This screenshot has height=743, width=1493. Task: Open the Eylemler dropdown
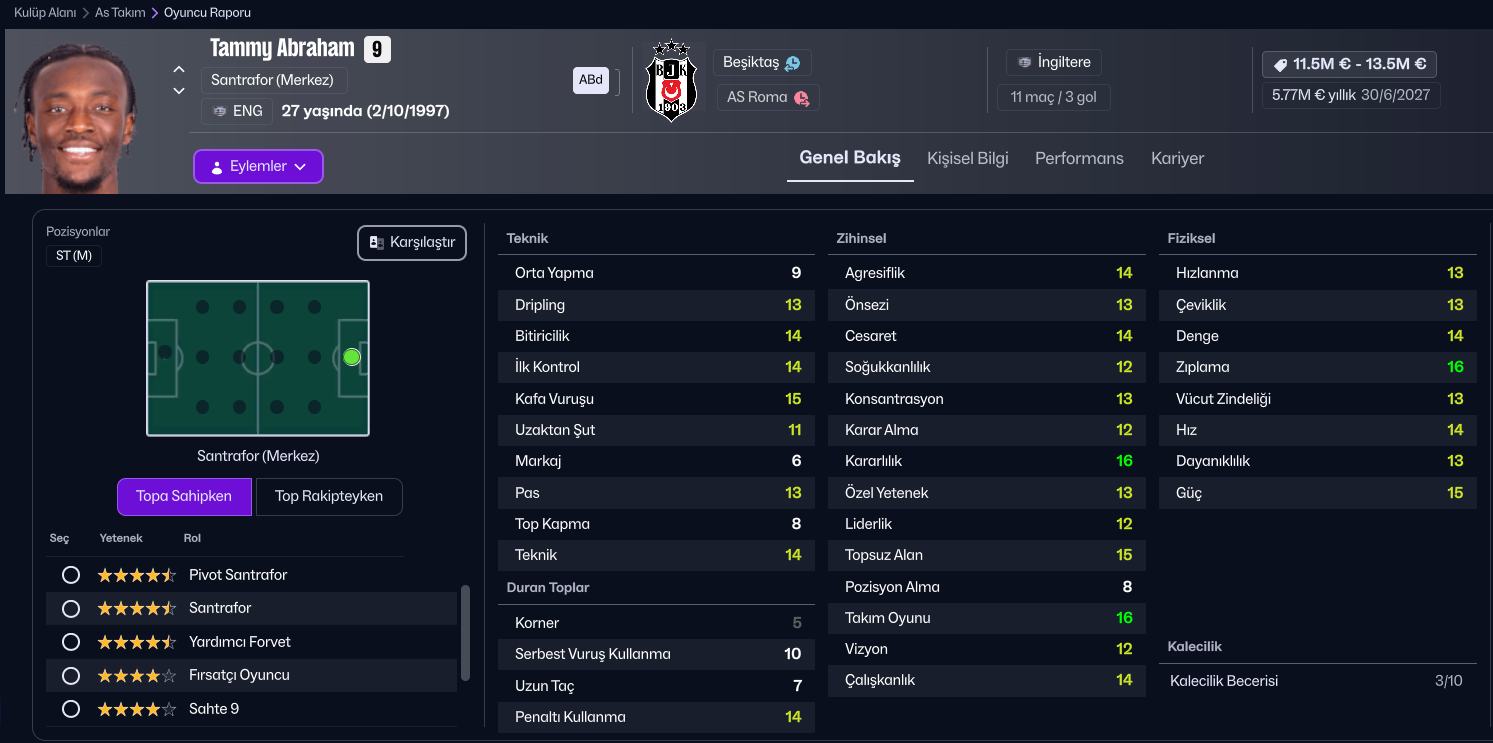click(x=258, y=167)
